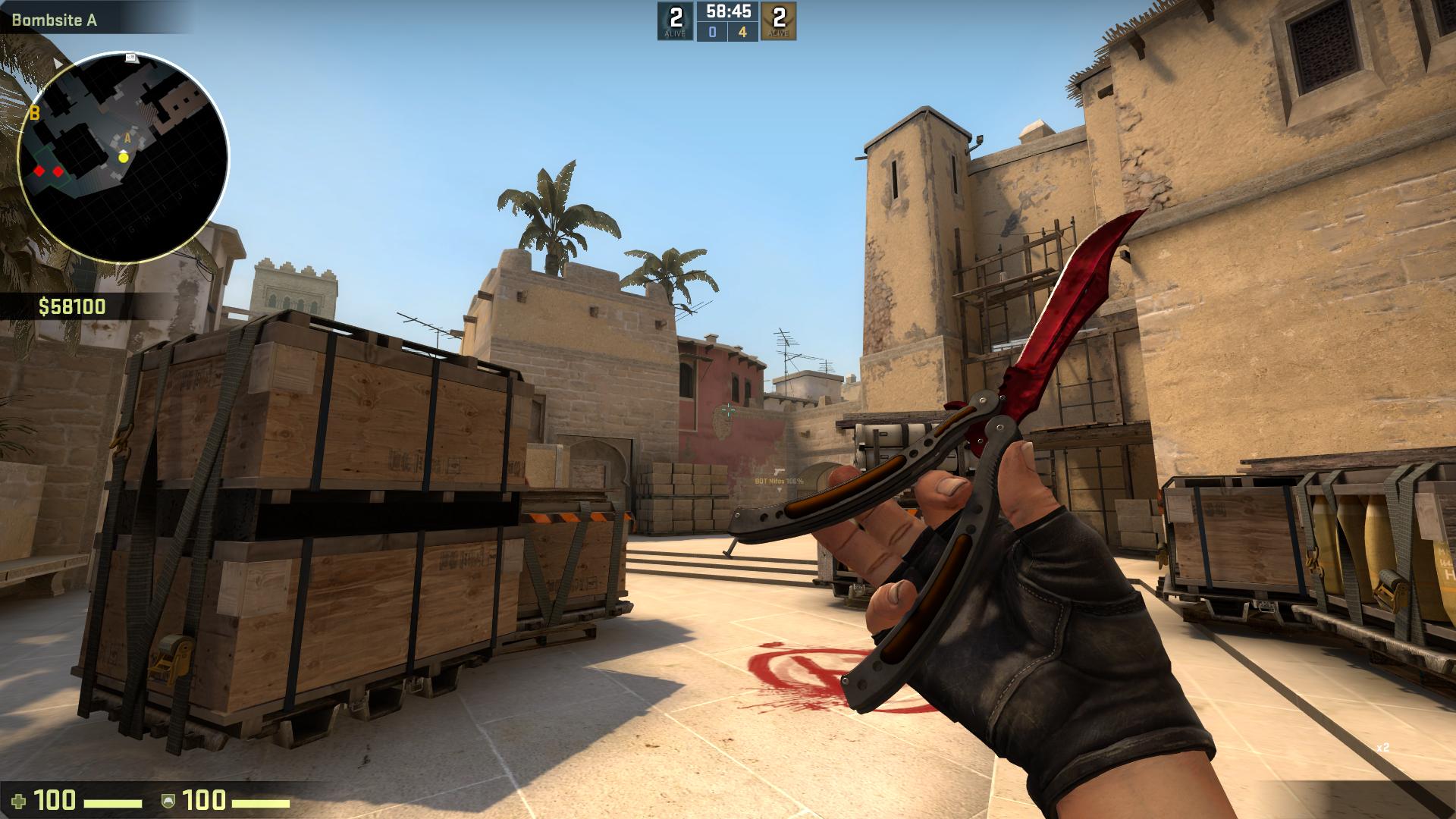Expand the round timer showing 58:45
Image resolution: width=1456 pixels, height=819 pixels.
[x=727, y=11]
